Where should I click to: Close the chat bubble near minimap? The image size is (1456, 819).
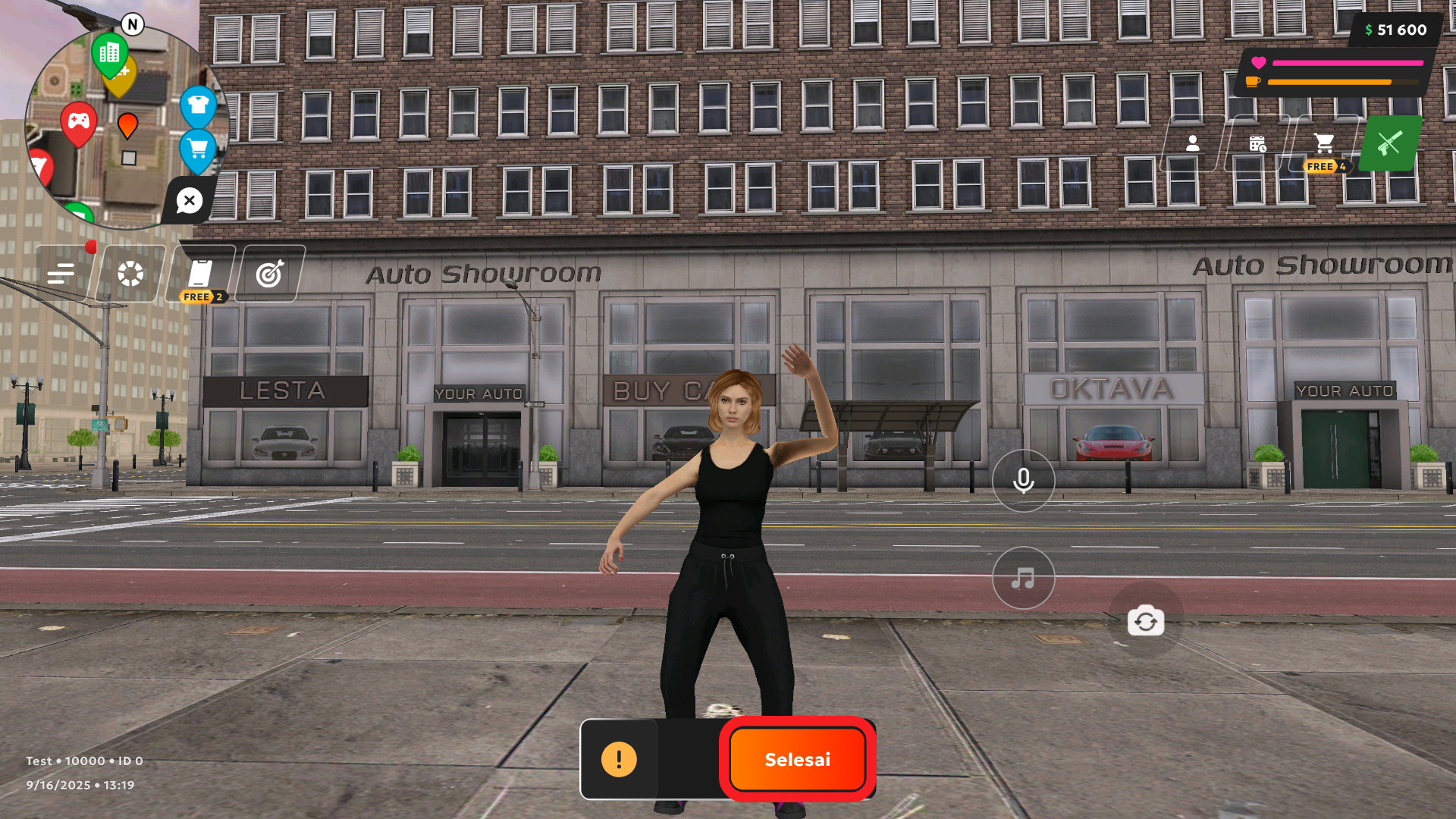tap(189, 201)
